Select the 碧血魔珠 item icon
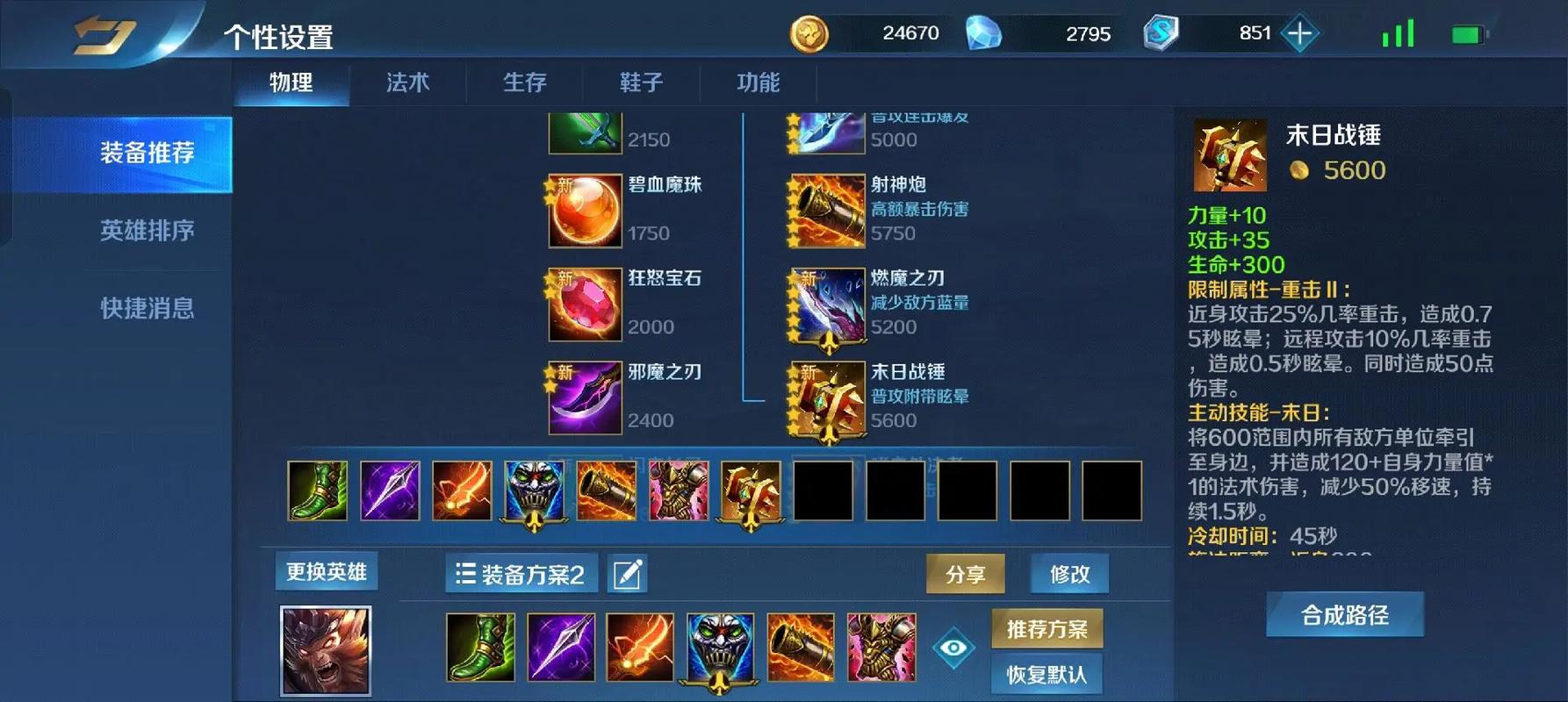The width and height of the screenshot is (1568, 702). tap(584, 211)
